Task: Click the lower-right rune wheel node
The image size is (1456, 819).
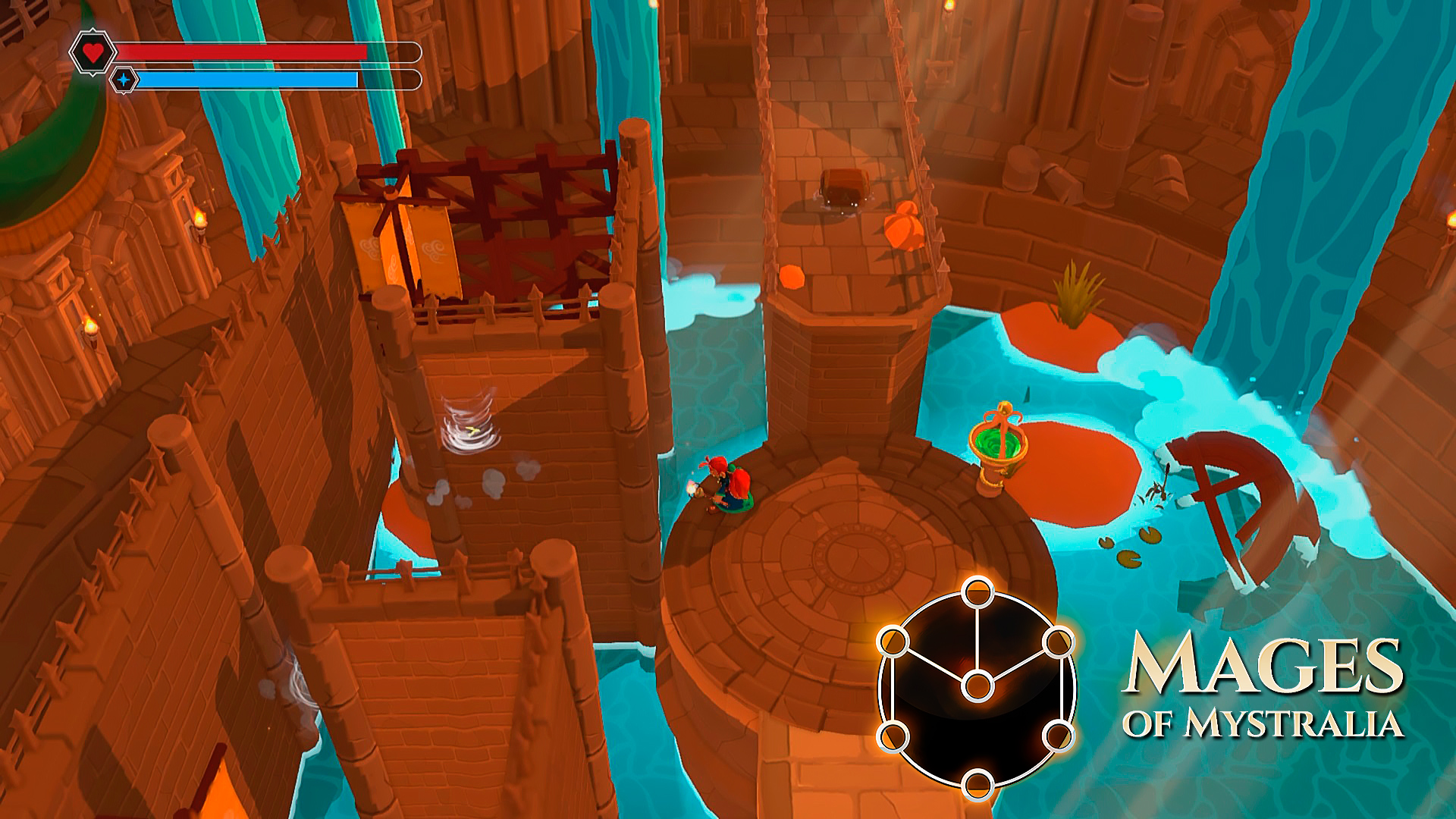Action: tap(1058, 736)
